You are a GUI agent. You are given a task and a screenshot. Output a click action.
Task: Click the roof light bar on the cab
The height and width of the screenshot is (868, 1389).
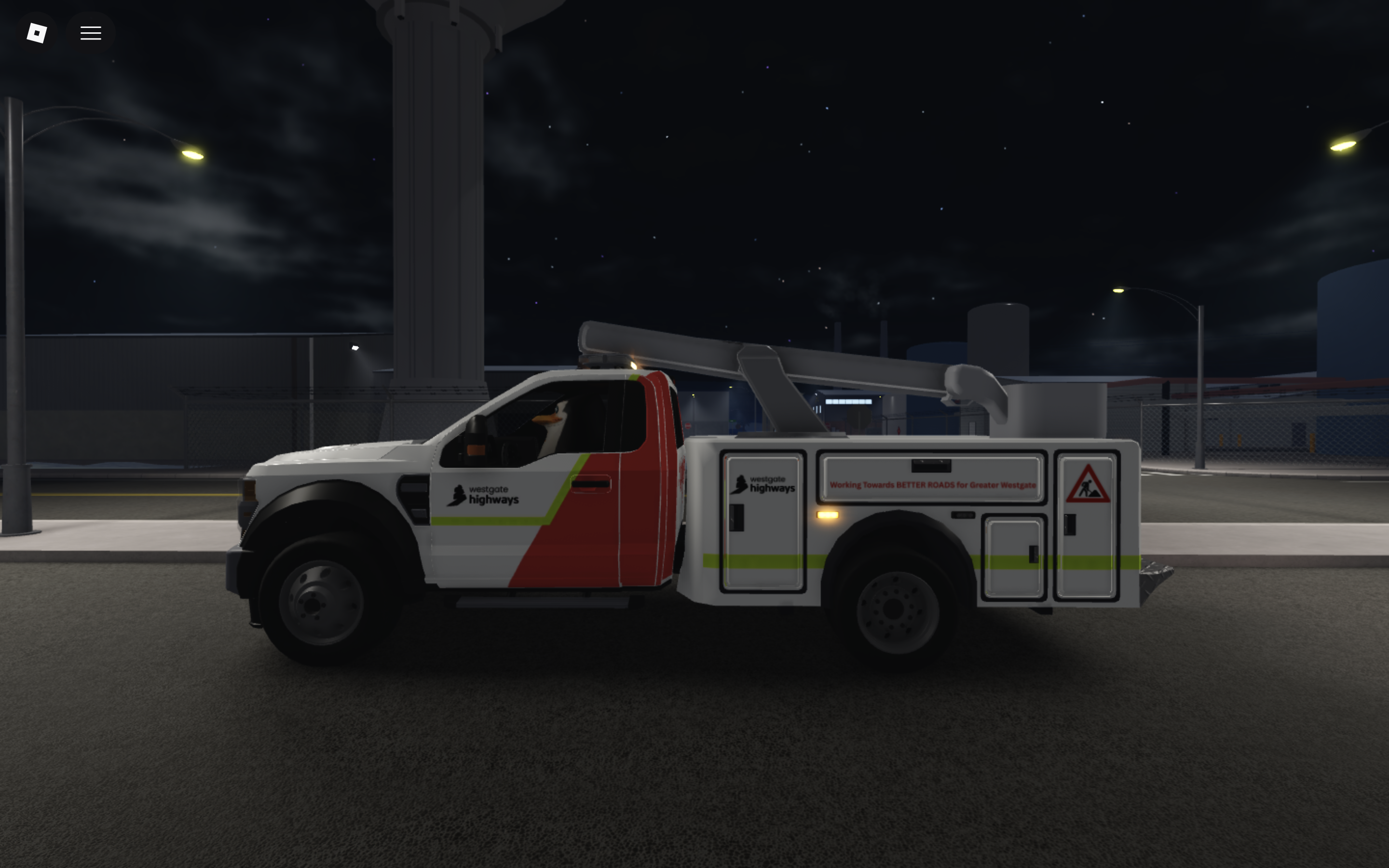pyautogui.click(x=606, y=362)
